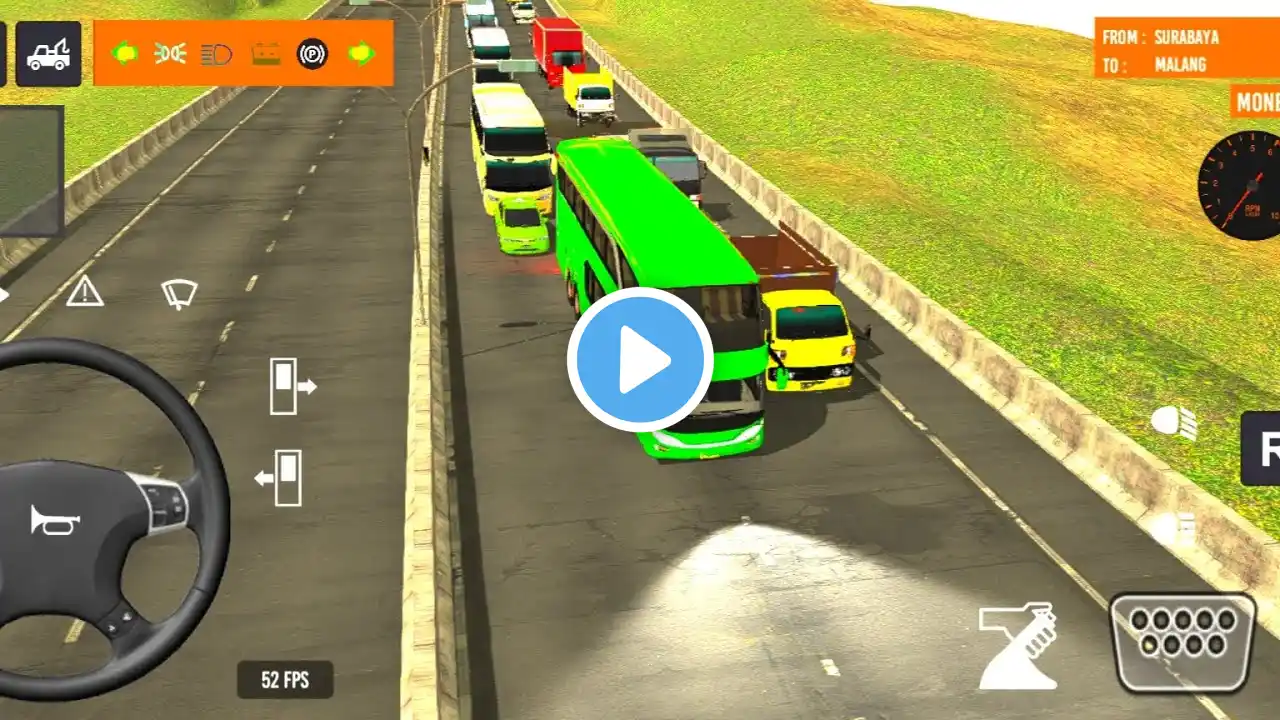Image resolution: width=1280 pixels, height=720 pixels.
Task: Switch on the lower white beam icon
Action: click(1176, 528)
